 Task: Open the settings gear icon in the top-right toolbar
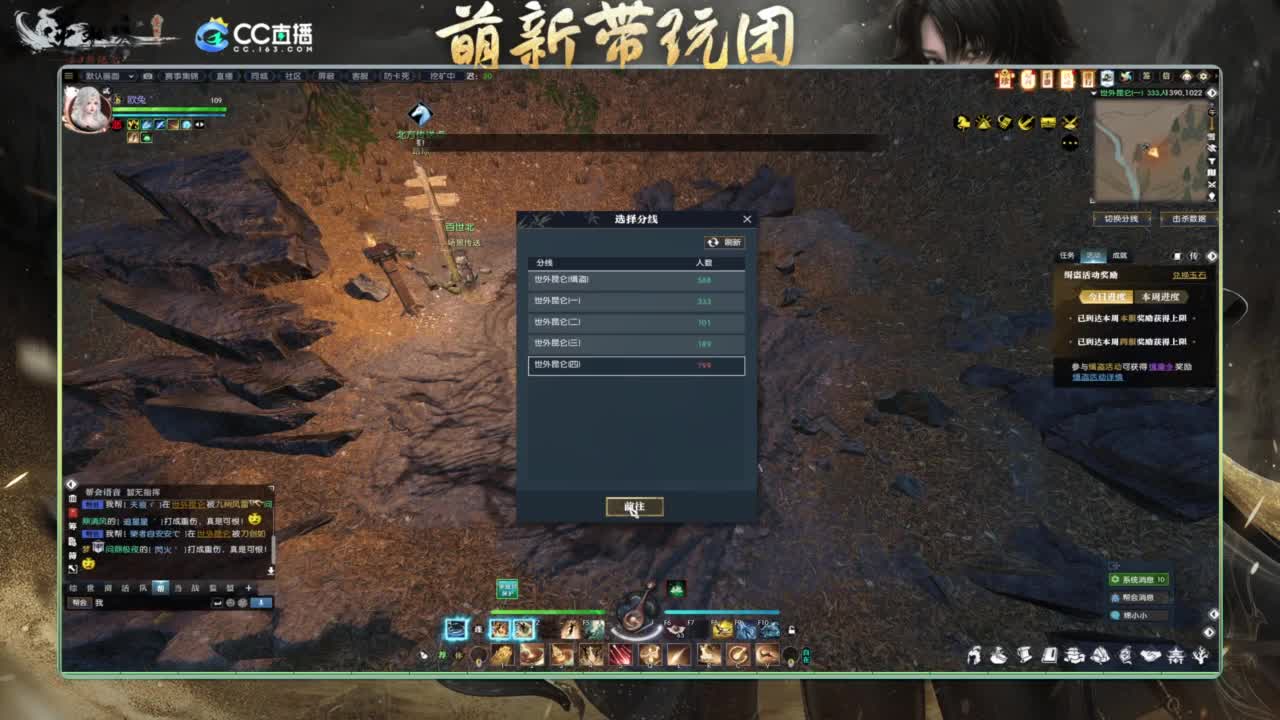coord(1203,77)
